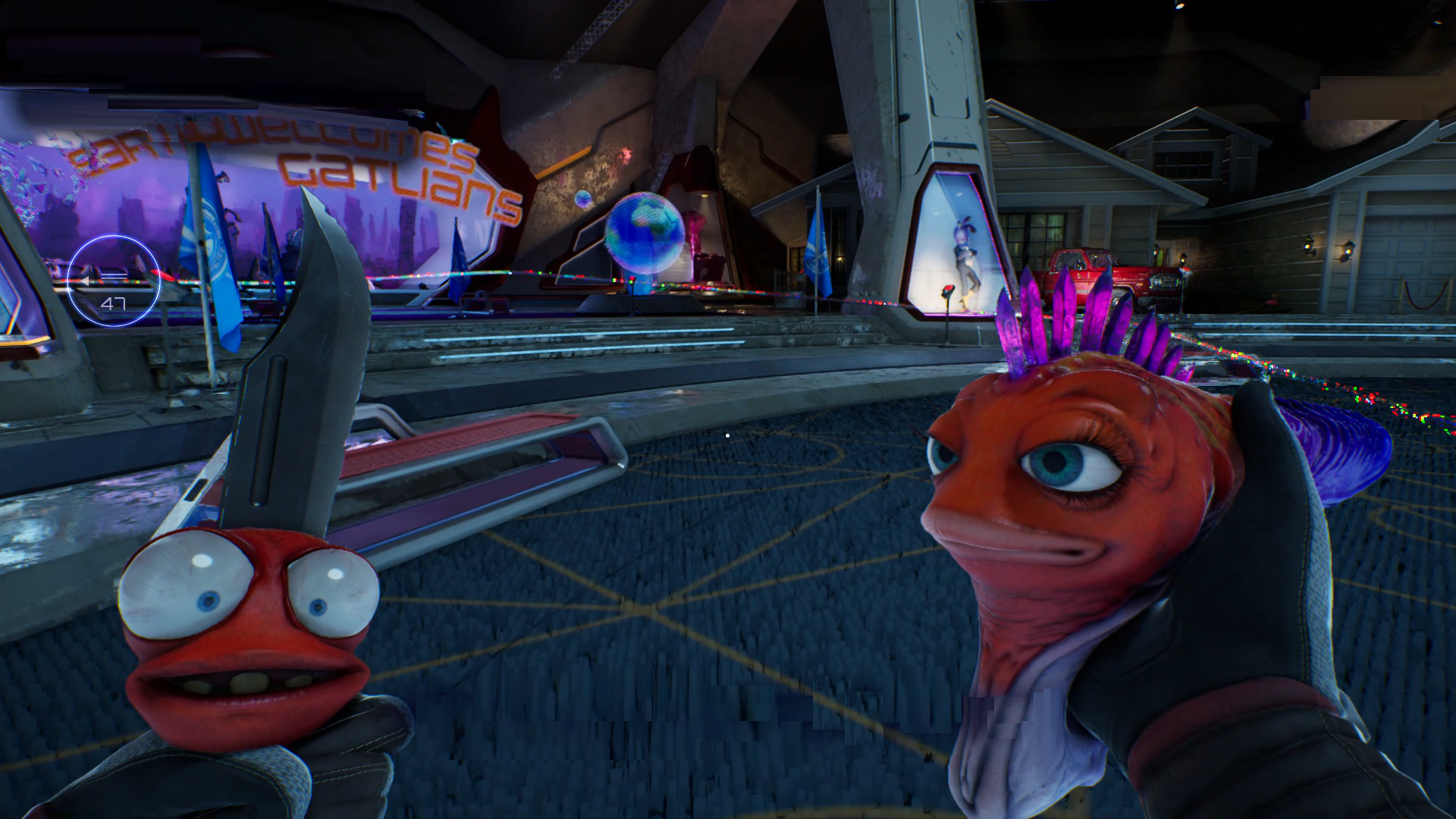
Task: Click the circular weapon indicator ring
Action: (113, 281)
